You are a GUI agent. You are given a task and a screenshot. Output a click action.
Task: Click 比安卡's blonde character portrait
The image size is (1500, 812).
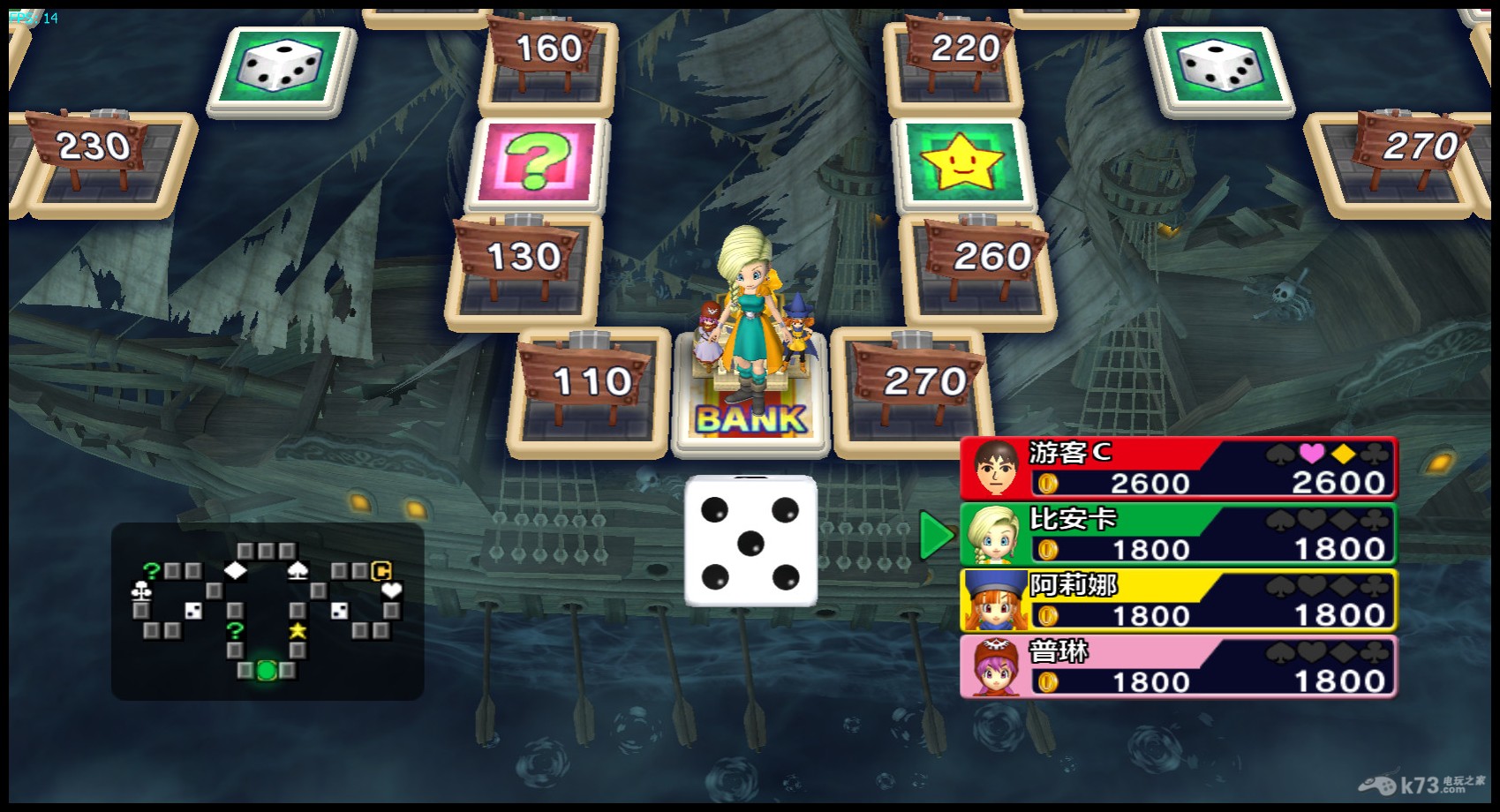994,535
